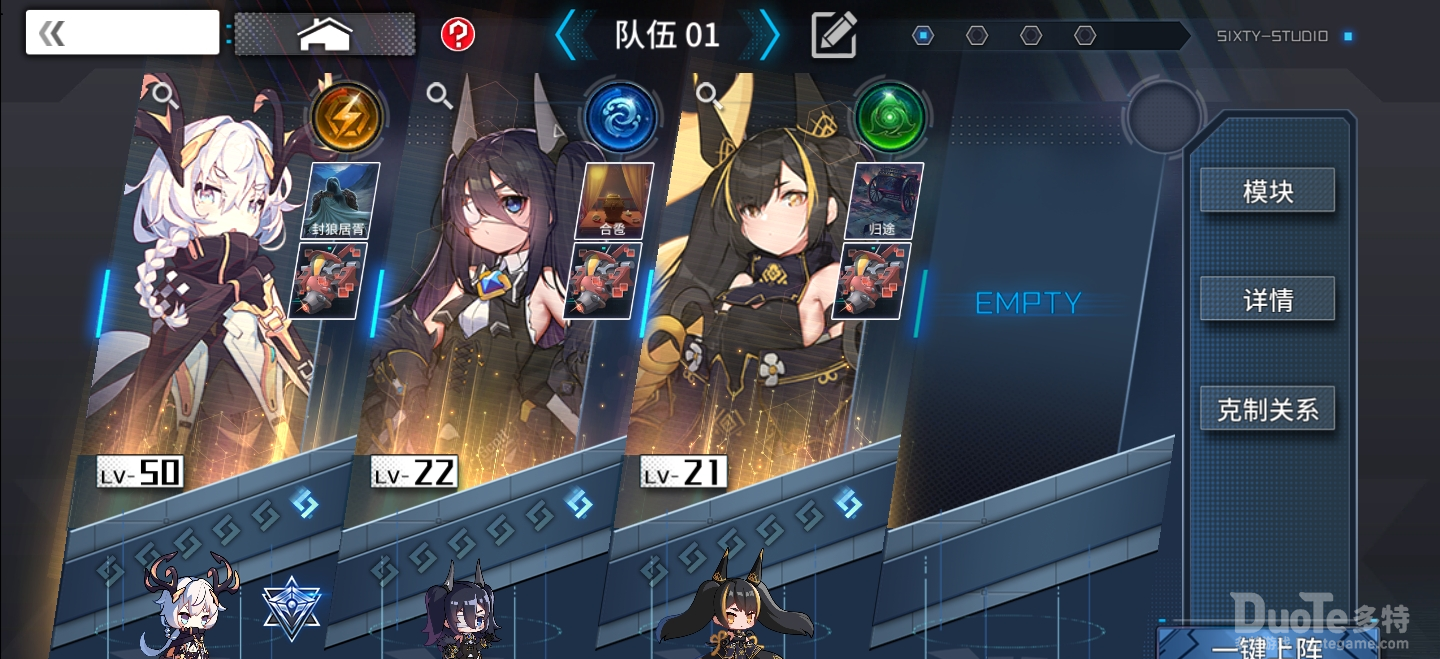Select the 封狼居胥 equipment card
Screen dimensions: 1440x659
pos(339,200)
